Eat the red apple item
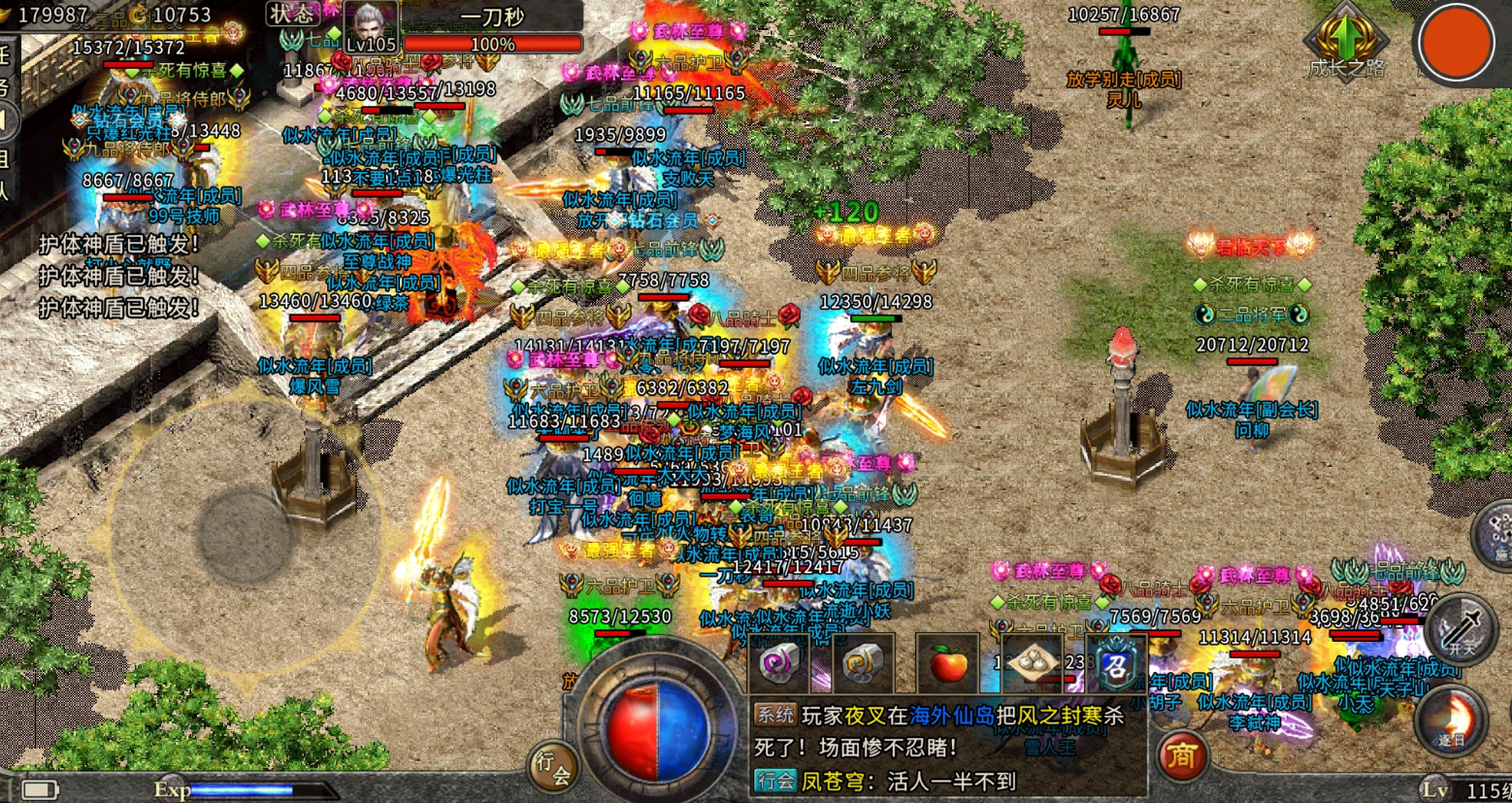1512x803 pixels. tap(947, 665)
